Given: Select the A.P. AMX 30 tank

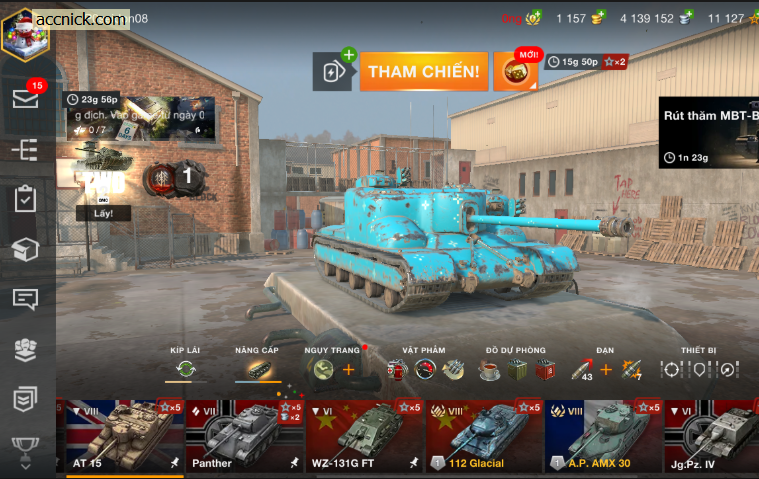Looking at the screenshot, I should [x=604, y=436].
